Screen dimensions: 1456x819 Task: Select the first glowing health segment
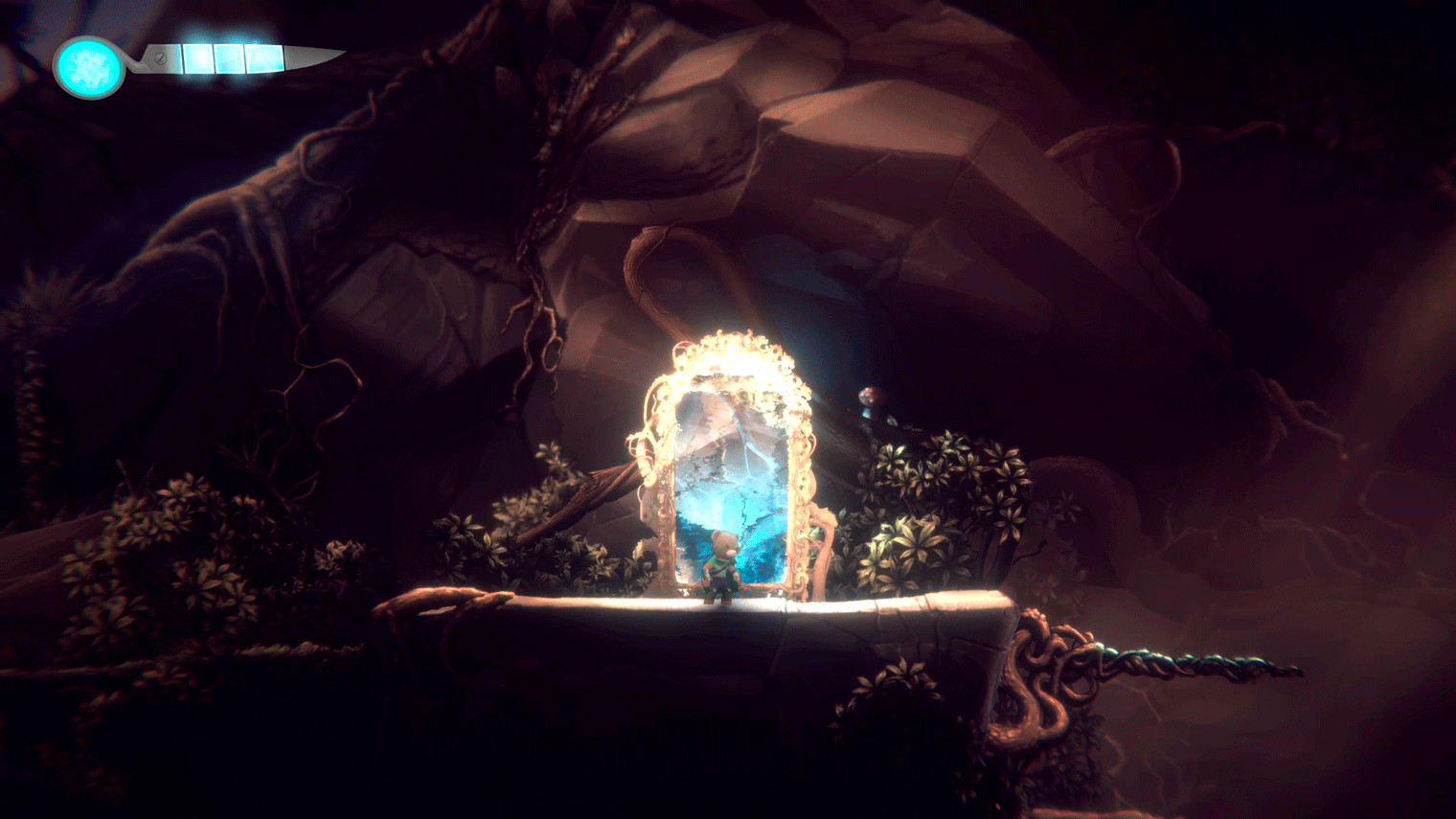[x=197, y=58]
